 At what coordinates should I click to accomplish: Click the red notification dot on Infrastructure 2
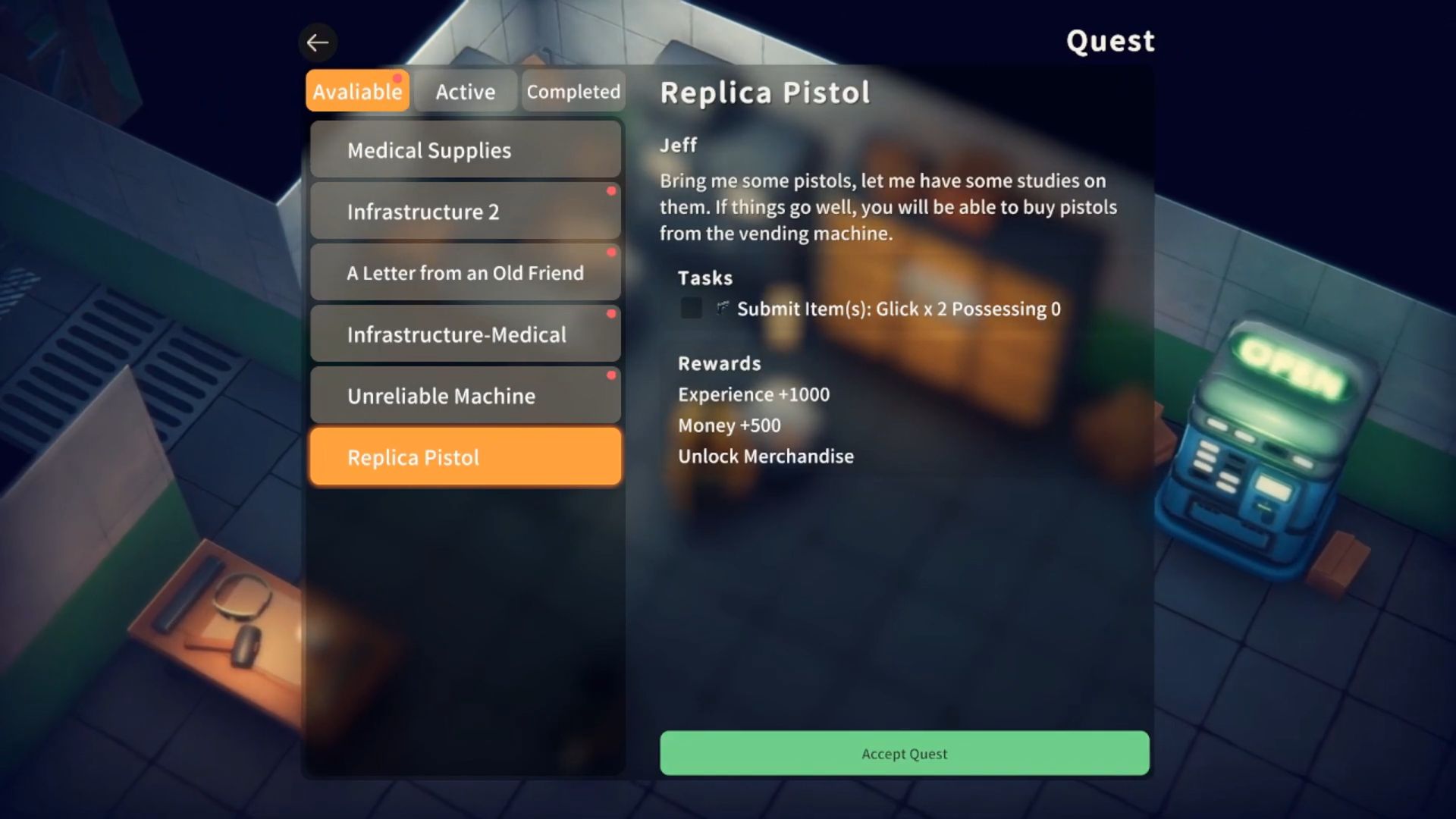(x=612, y=191)
